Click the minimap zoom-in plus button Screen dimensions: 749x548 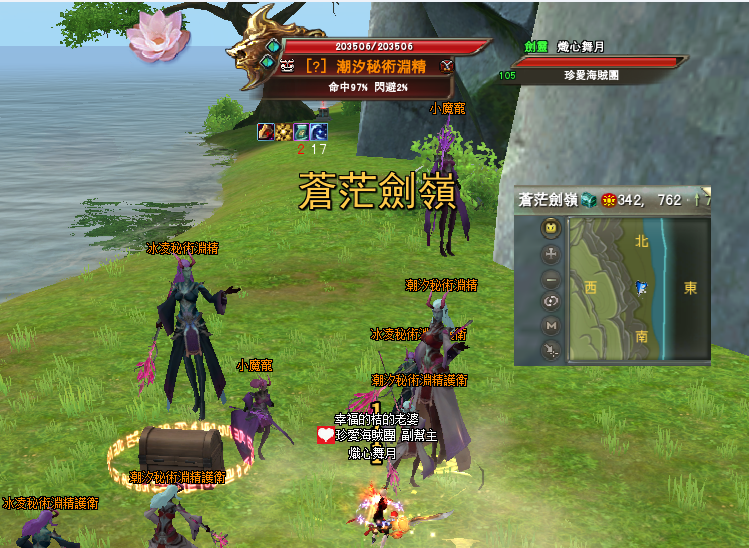pyautogui.click(x=551, y=254)
